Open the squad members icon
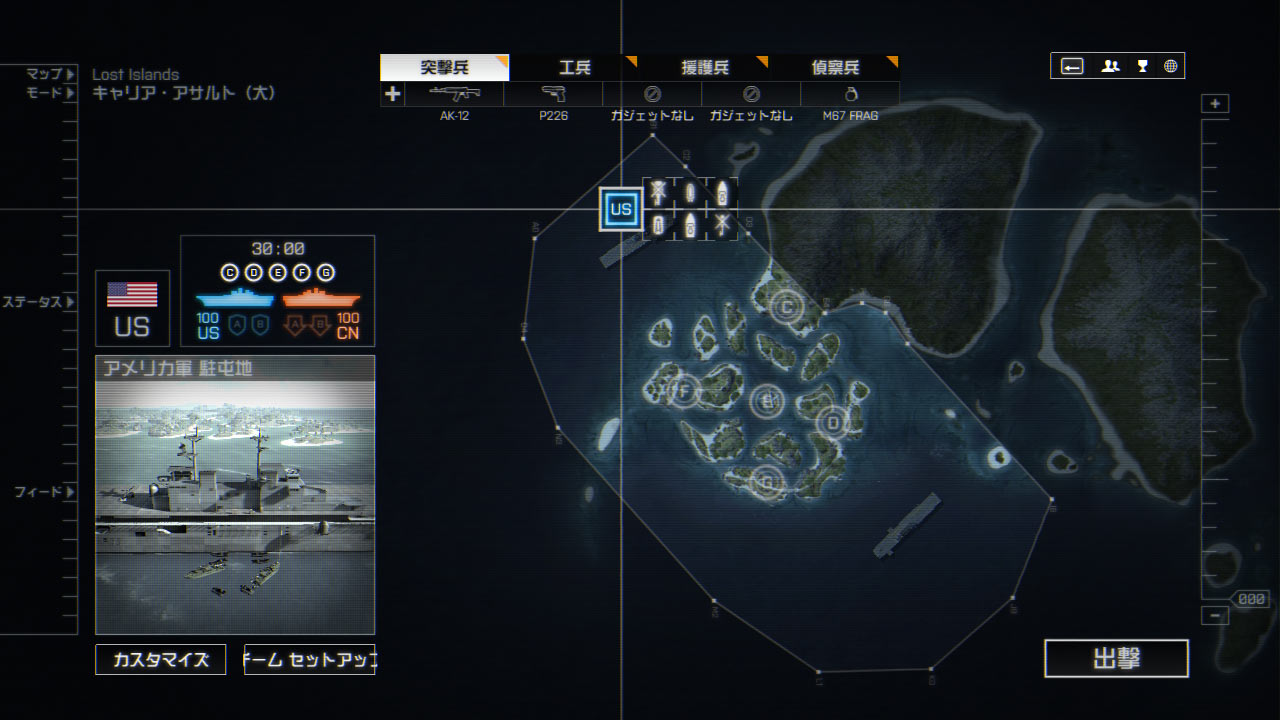This screenshot has height=720, width=1280. pos(1110,66)
